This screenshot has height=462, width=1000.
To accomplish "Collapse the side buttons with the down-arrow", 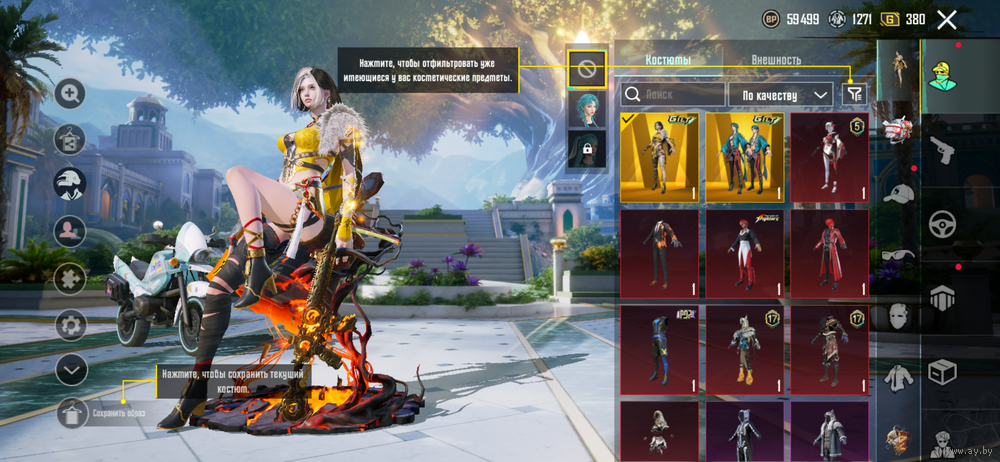I will coord(70,370).
